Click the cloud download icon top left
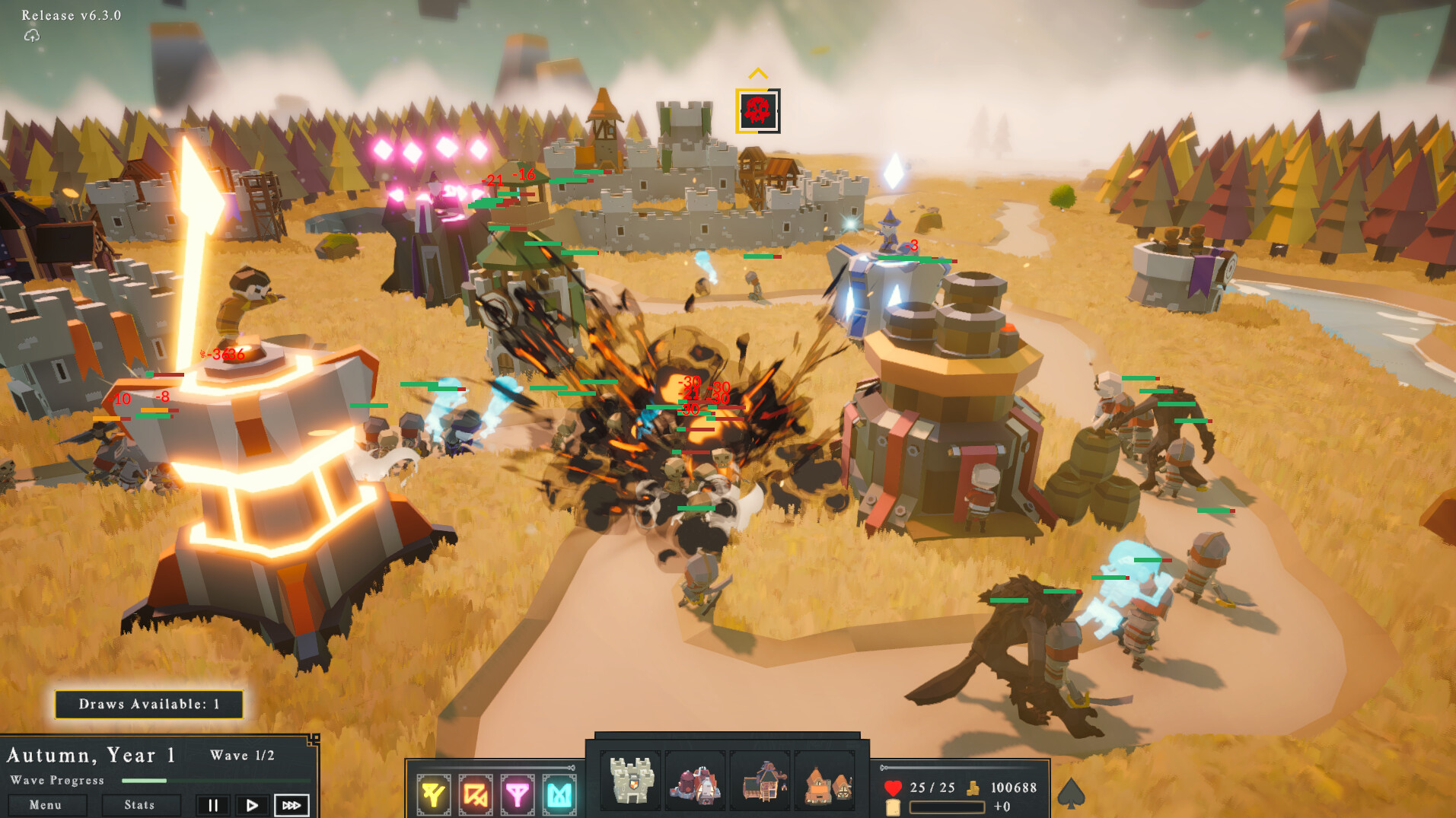The image size is (1456, 818). 31,36
